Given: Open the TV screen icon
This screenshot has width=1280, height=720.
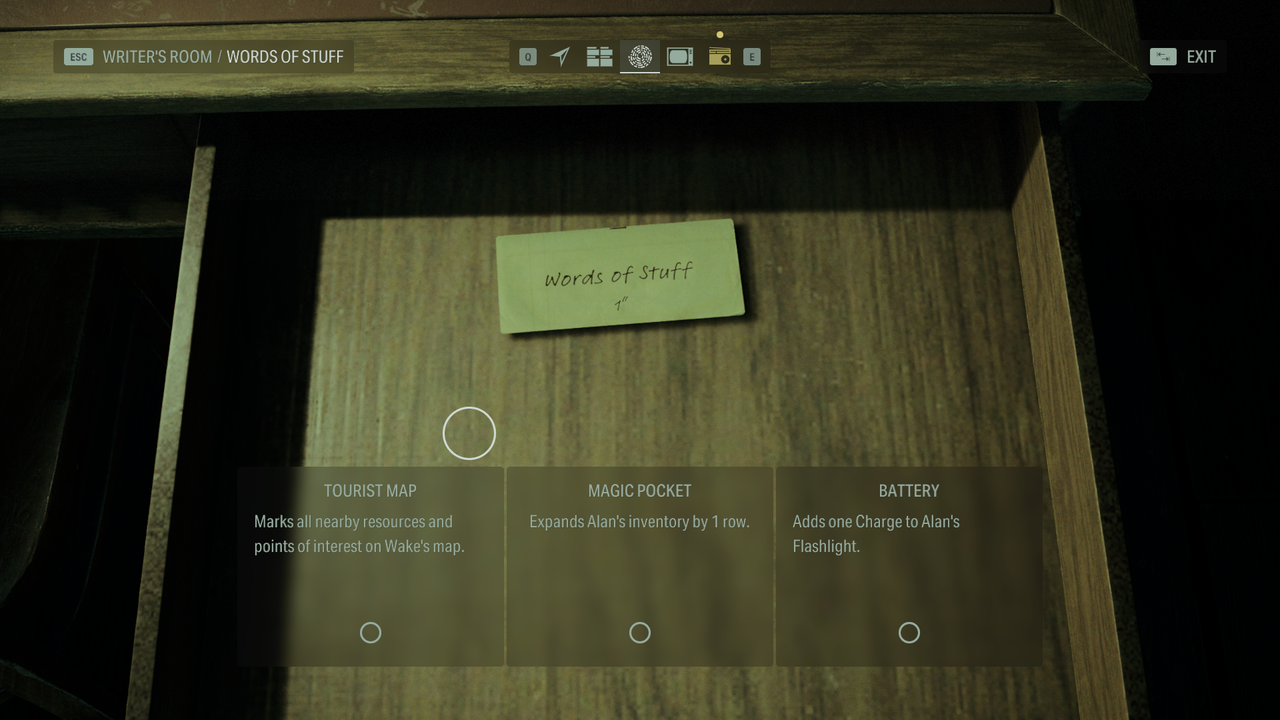Looking at the screenshot, I should (x=680, y=57).
